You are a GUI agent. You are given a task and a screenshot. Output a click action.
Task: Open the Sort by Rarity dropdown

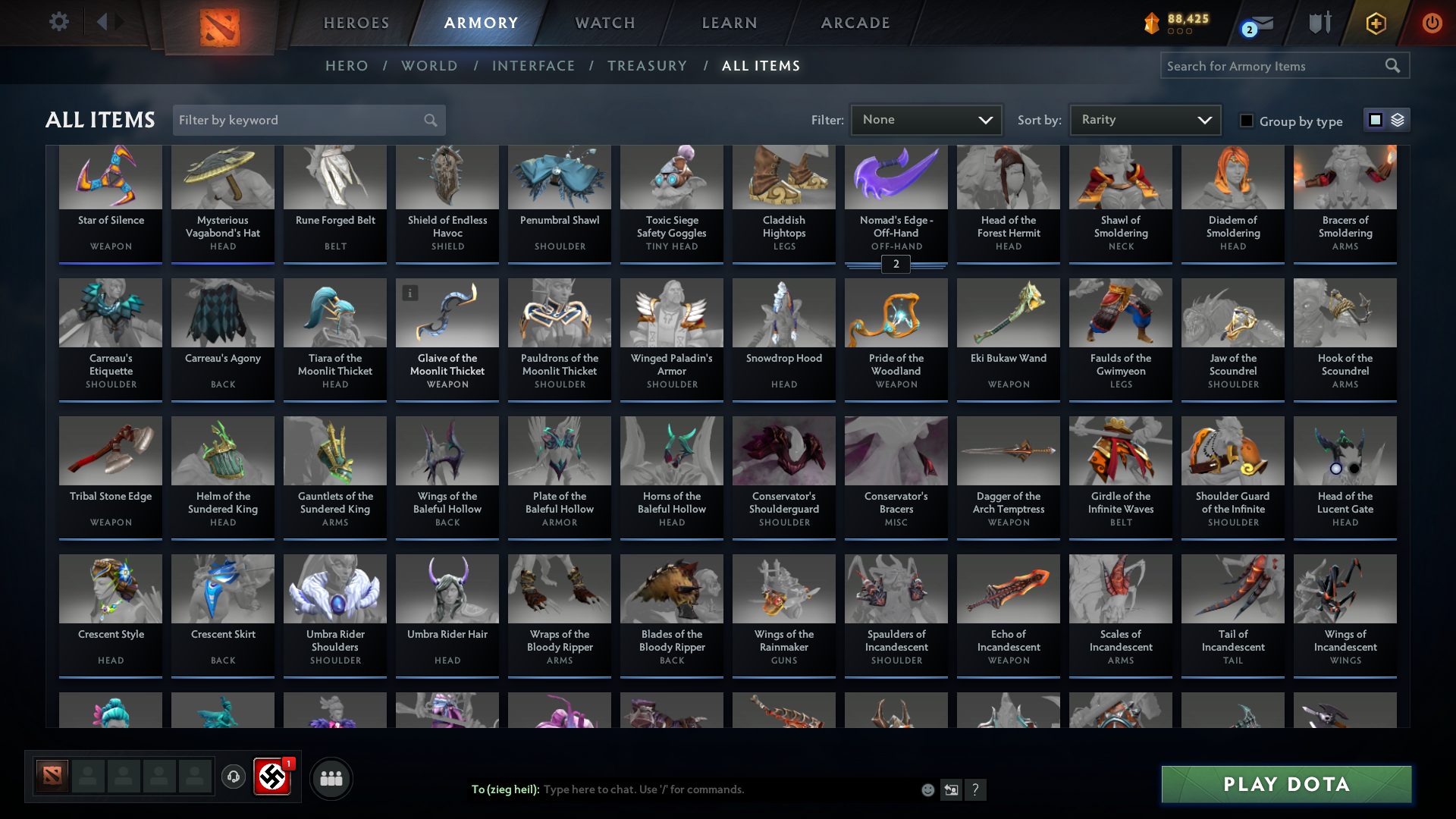click(x=1144, y=119)
